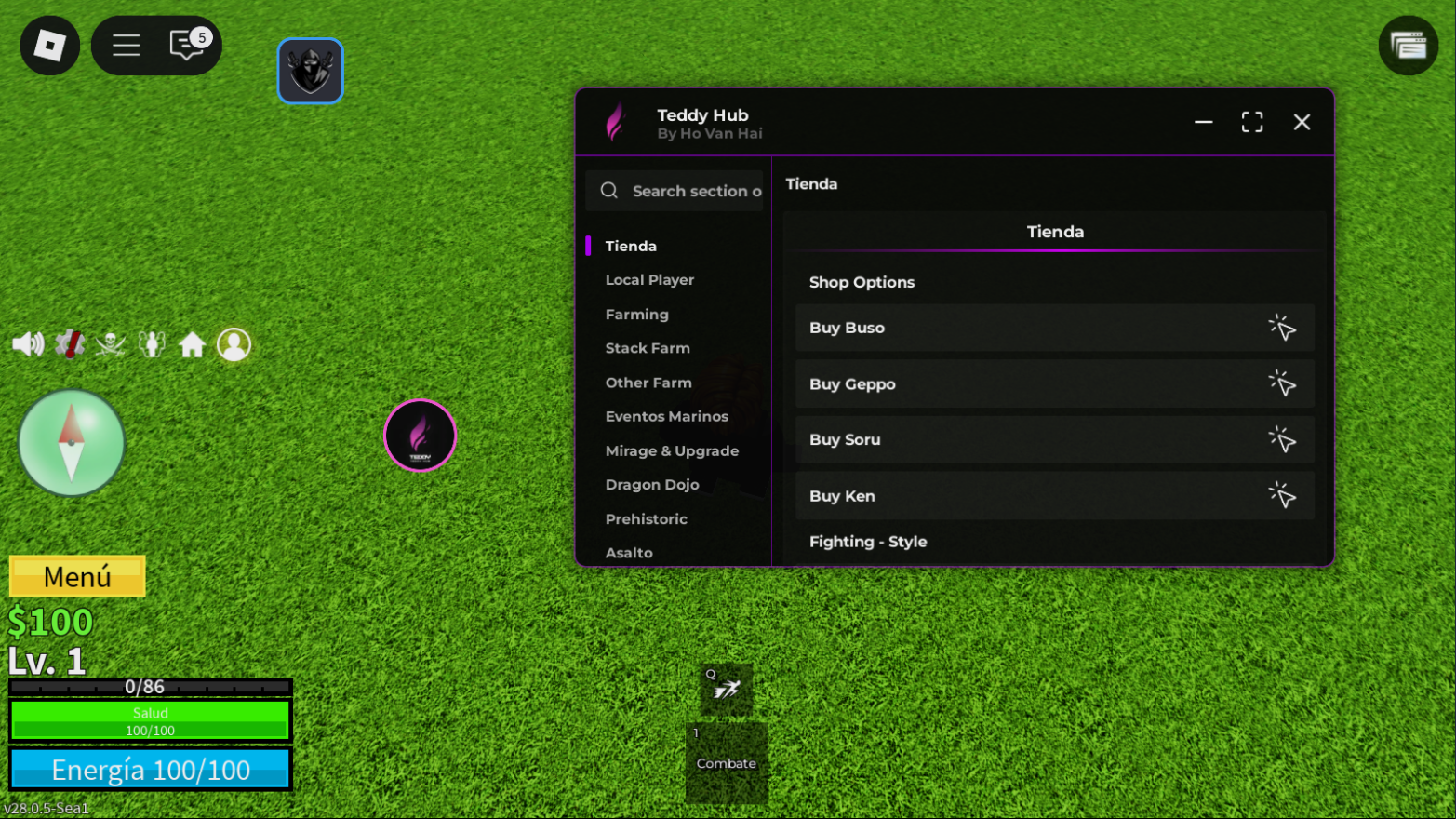Screen dimensions: 1456x819
Task: Click the Search section input field
Action: pos(688,191)
